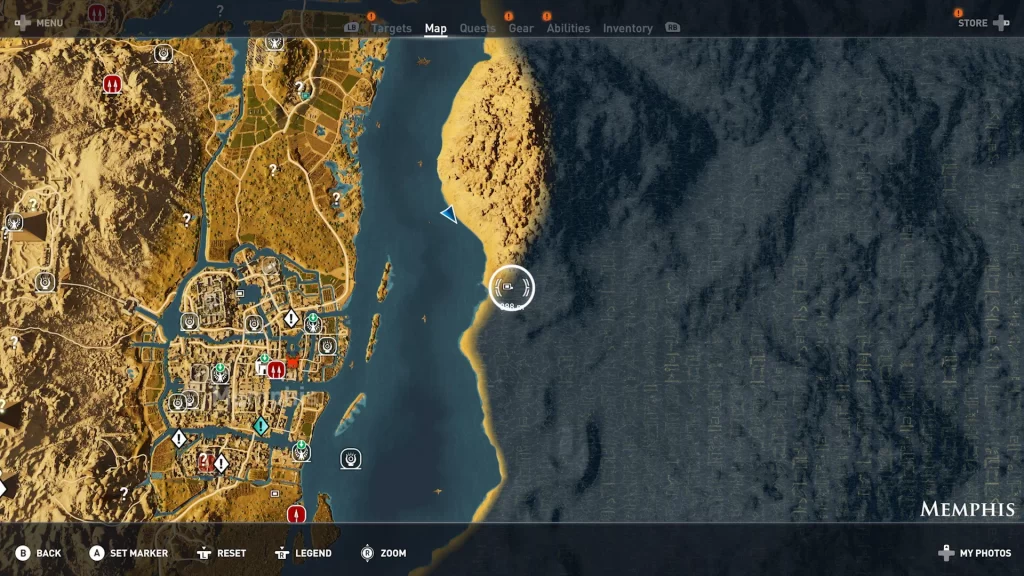Image resolution: width=1024 pixels, height=576 pixels.
Task: Go to the Gear tab
Action: (521, 28)
